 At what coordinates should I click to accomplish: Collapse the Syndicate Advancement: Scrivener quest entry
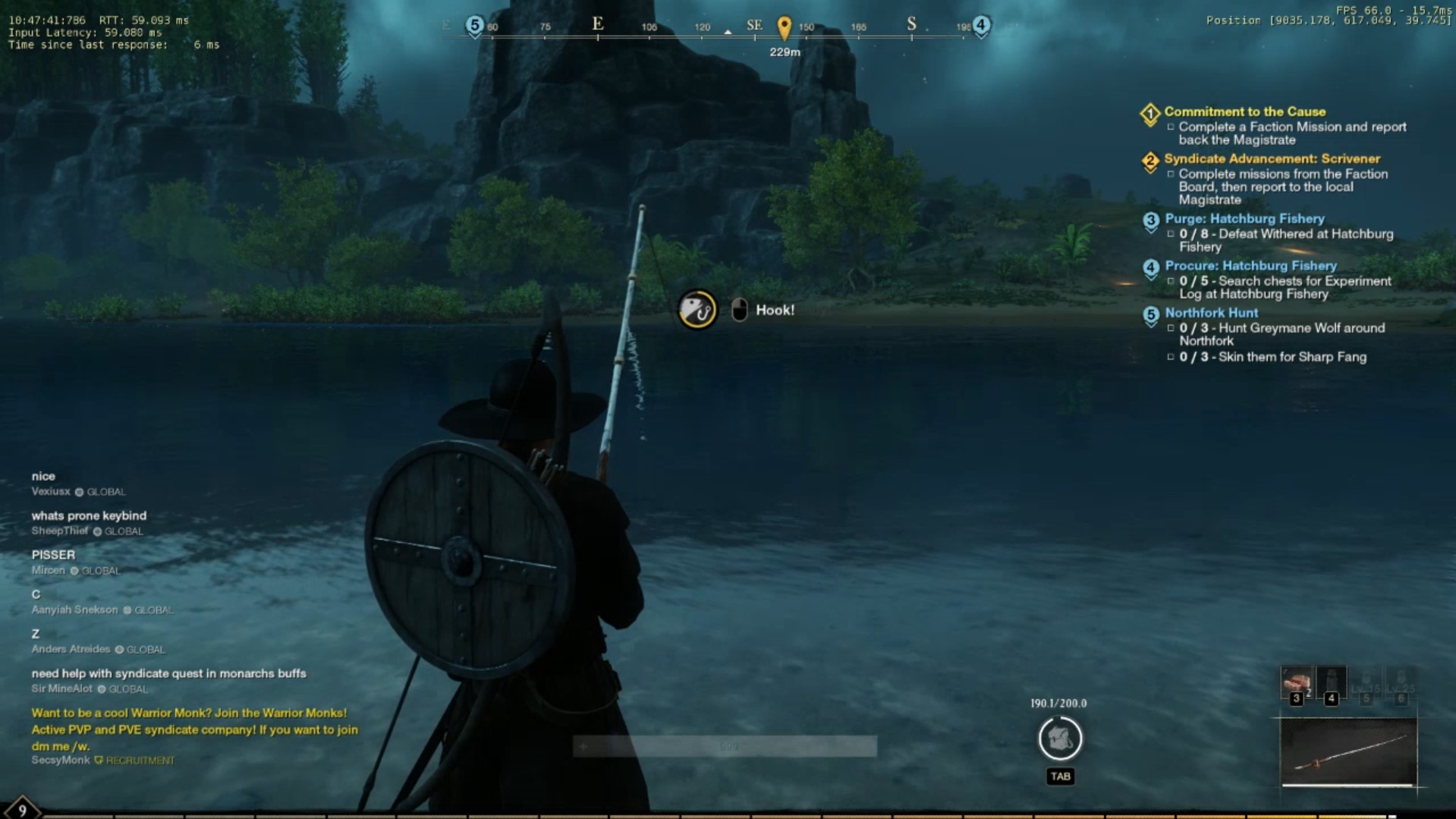(1273, 159)
